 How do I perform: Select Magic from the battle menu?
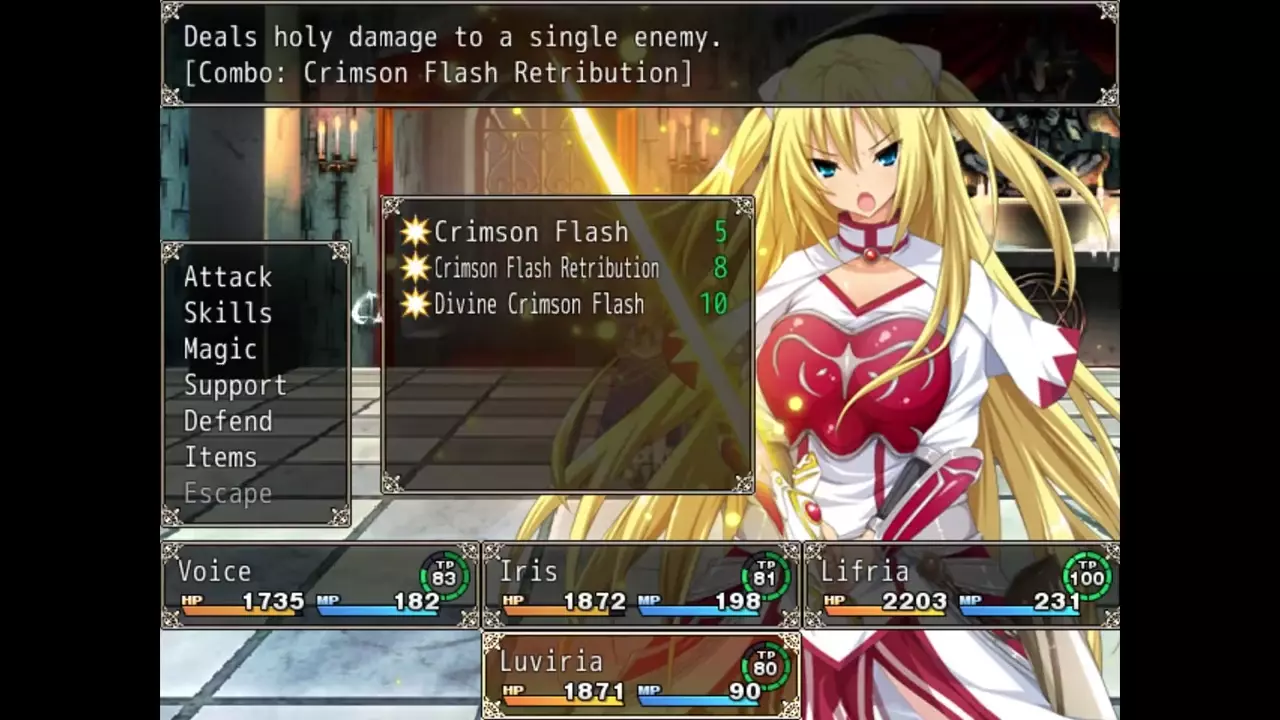pyautogui.click(x=220, y=349)
